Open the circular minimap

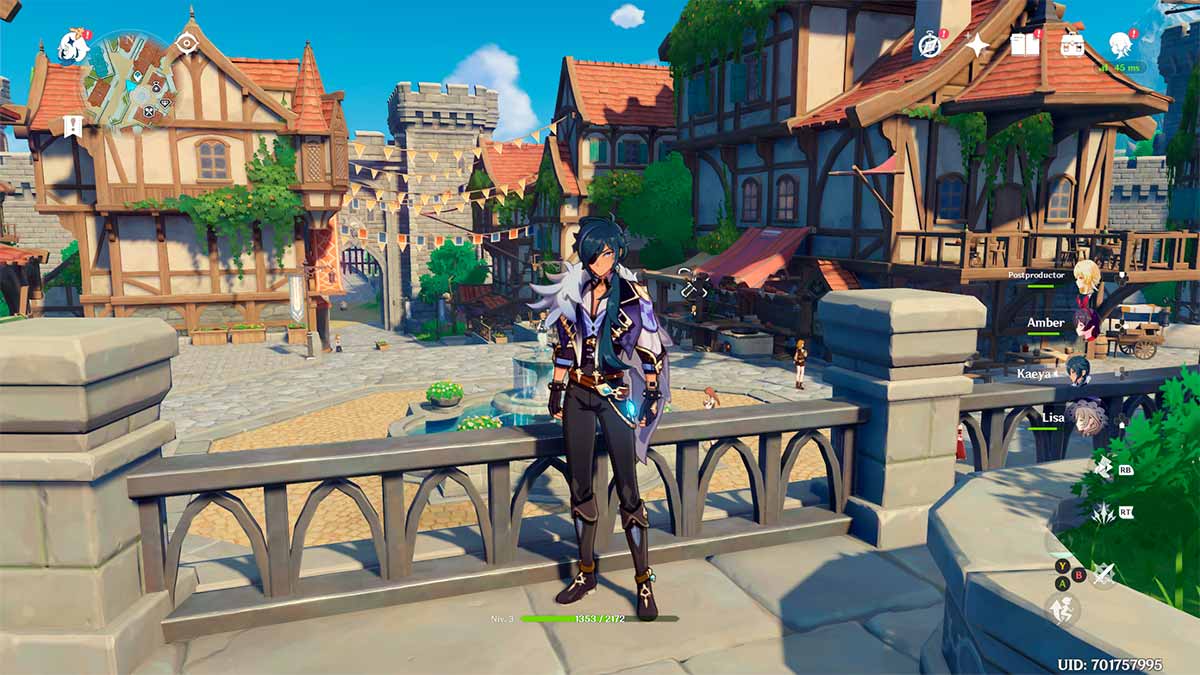click(x=129, y=81)
